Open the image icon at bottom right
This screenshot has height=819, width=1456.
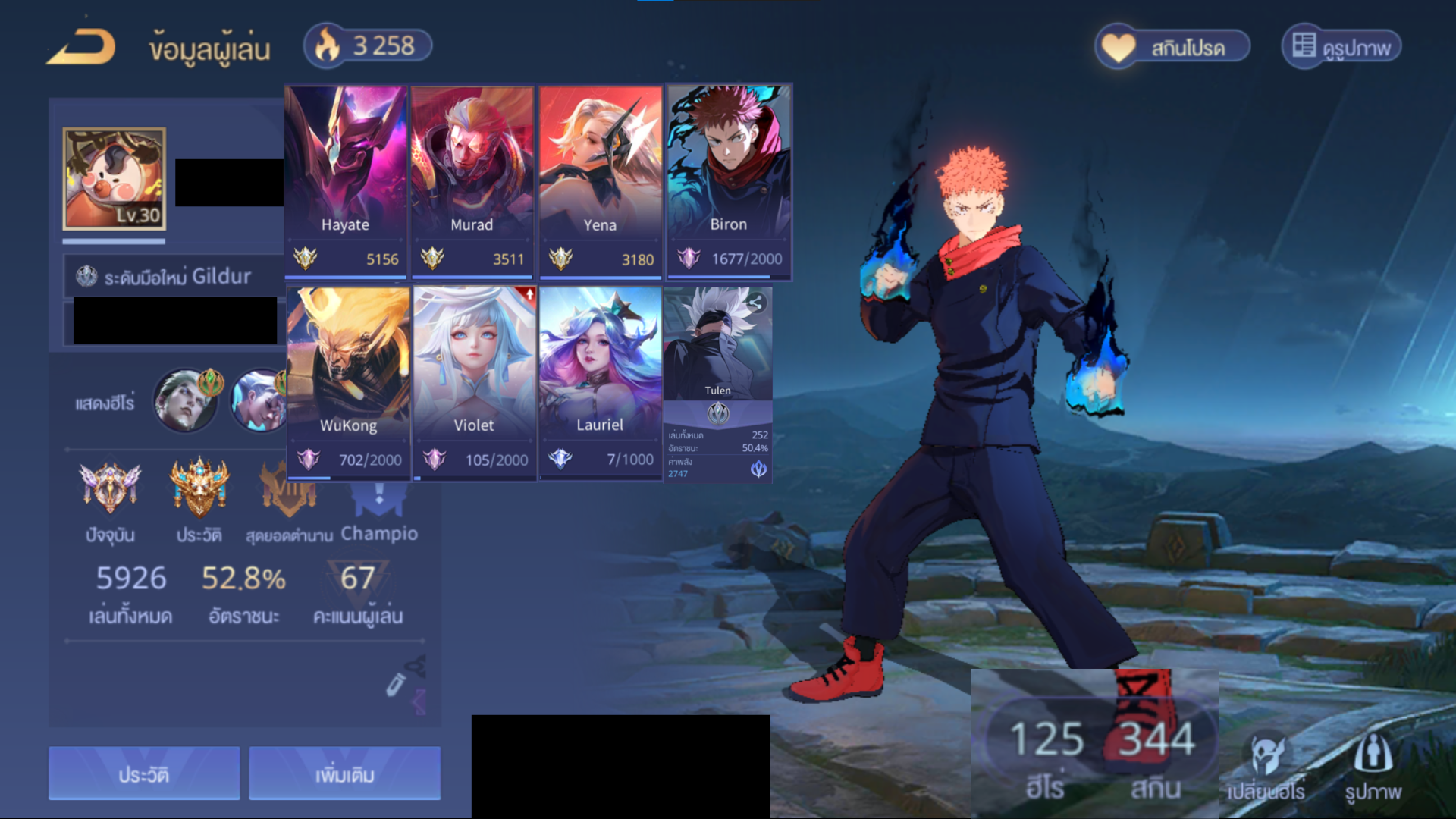coord(1373,766)
